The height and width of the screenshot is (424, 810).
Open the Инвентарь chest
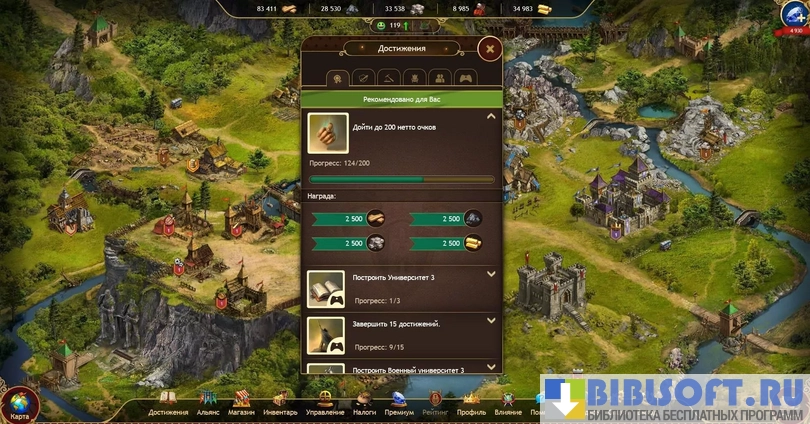tap(281, 403)
